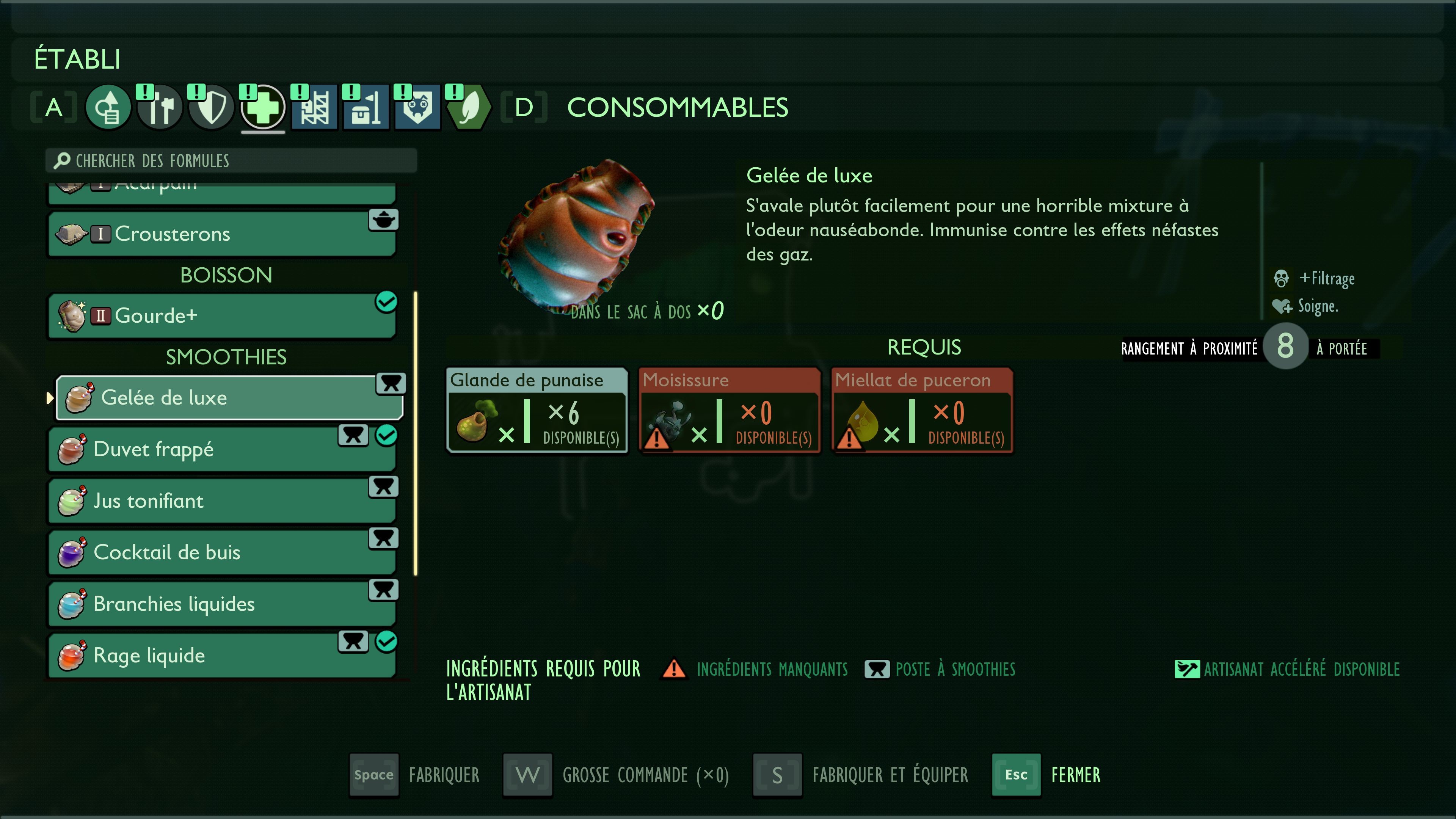Select the storage and furnishings category icon

366,107
